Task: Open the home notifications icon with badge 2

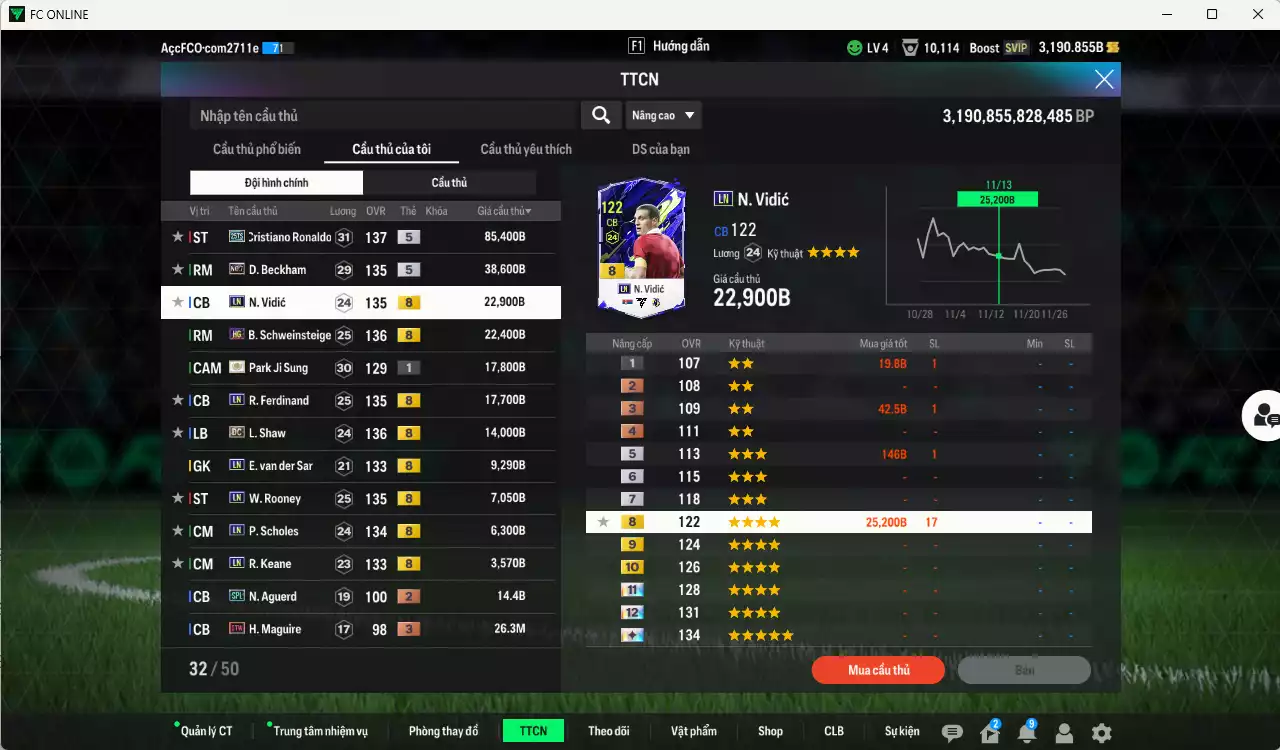Action: 988,732
